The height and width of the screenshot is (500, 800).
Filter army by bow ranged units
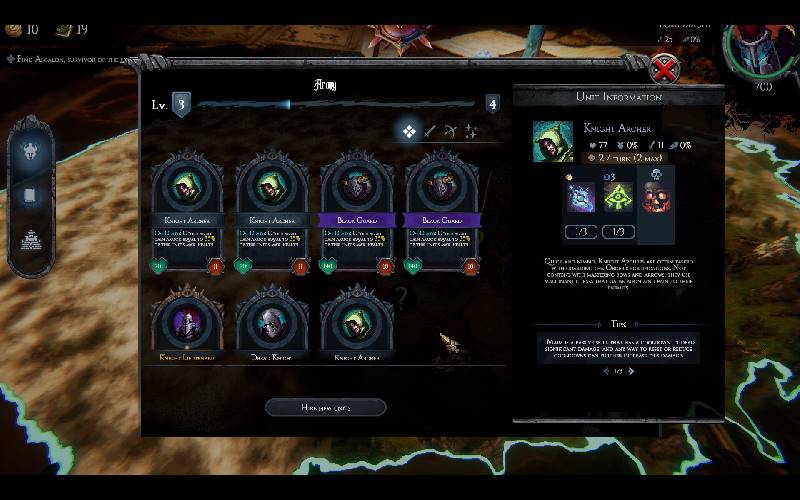[450, 131]
